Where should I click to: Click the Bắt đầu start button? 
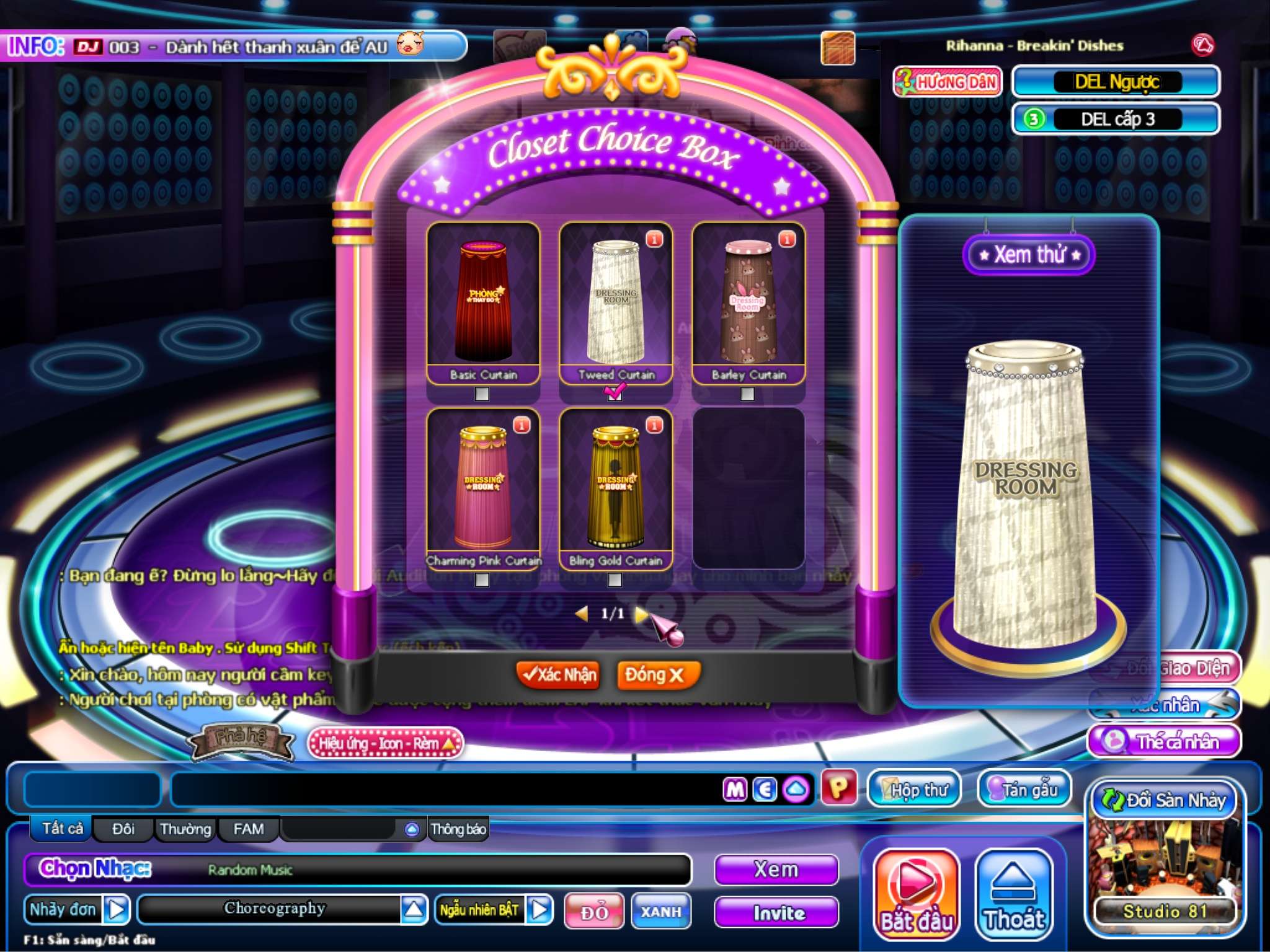click(916, 894)
